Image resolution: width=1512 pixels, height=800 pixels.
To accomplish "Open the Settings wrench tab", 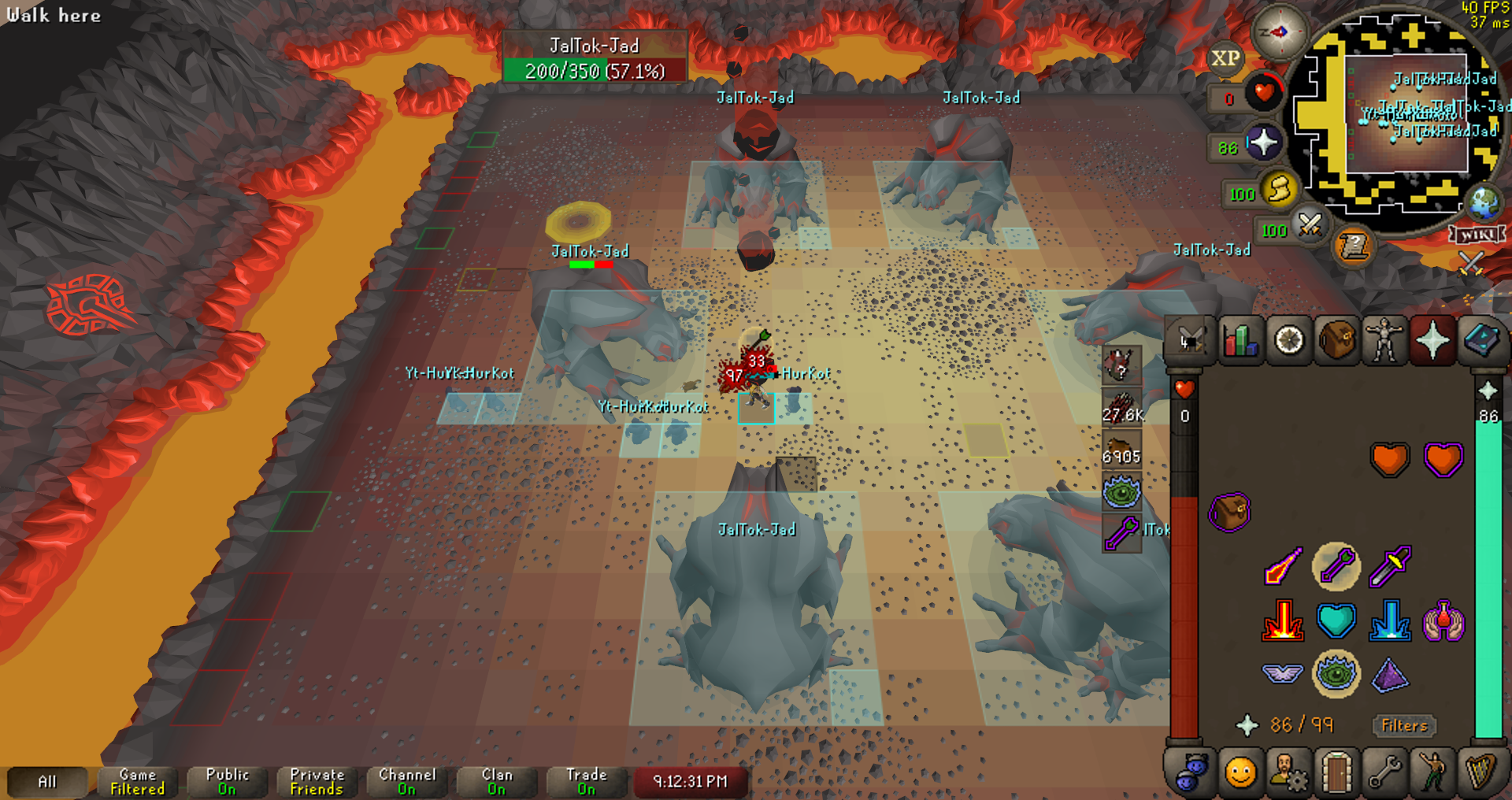I will [1384, 773].
